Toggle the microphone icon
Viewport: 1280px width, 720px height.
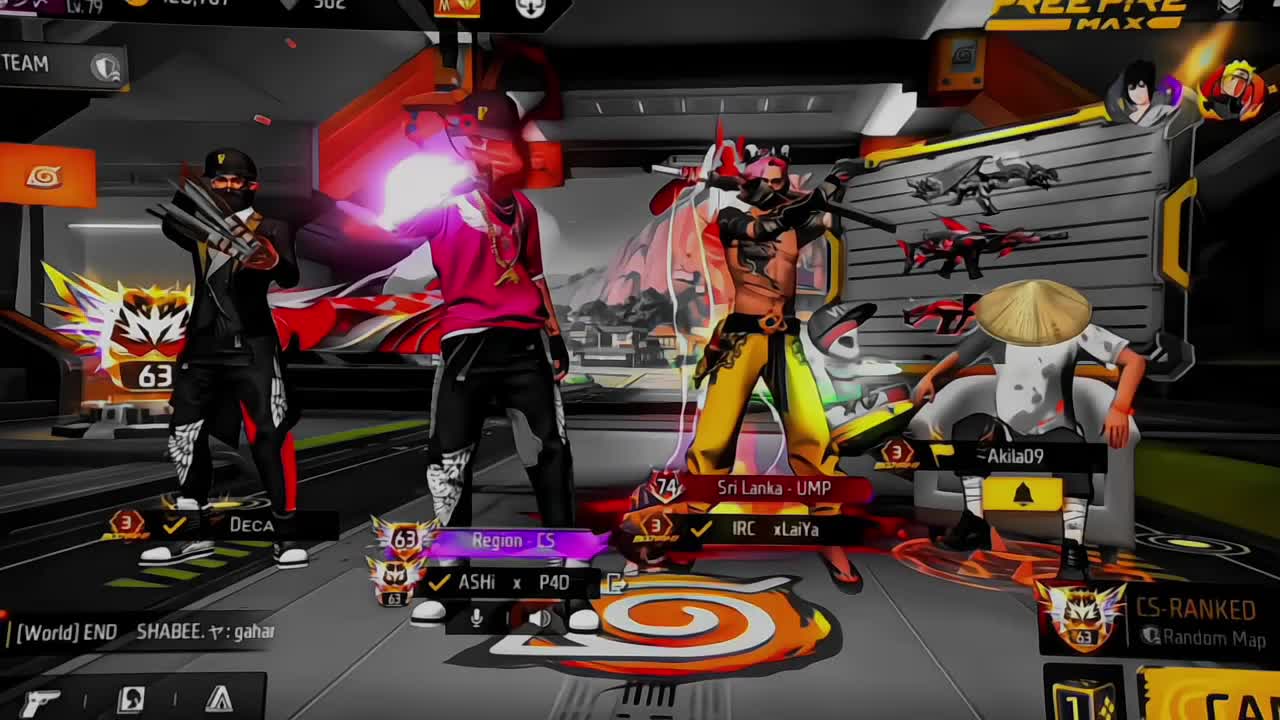[476, 618]
